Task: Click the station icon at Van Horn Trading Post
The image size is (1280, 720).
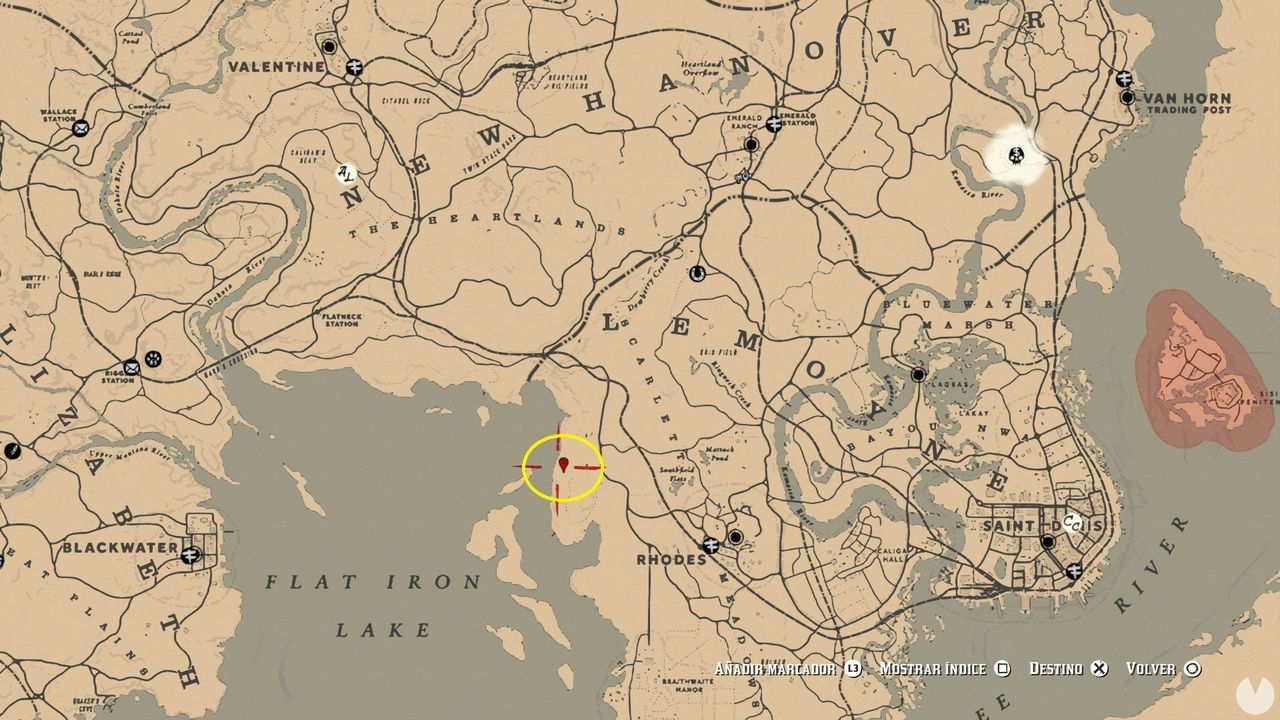Action: click(x=1126, y=78)
